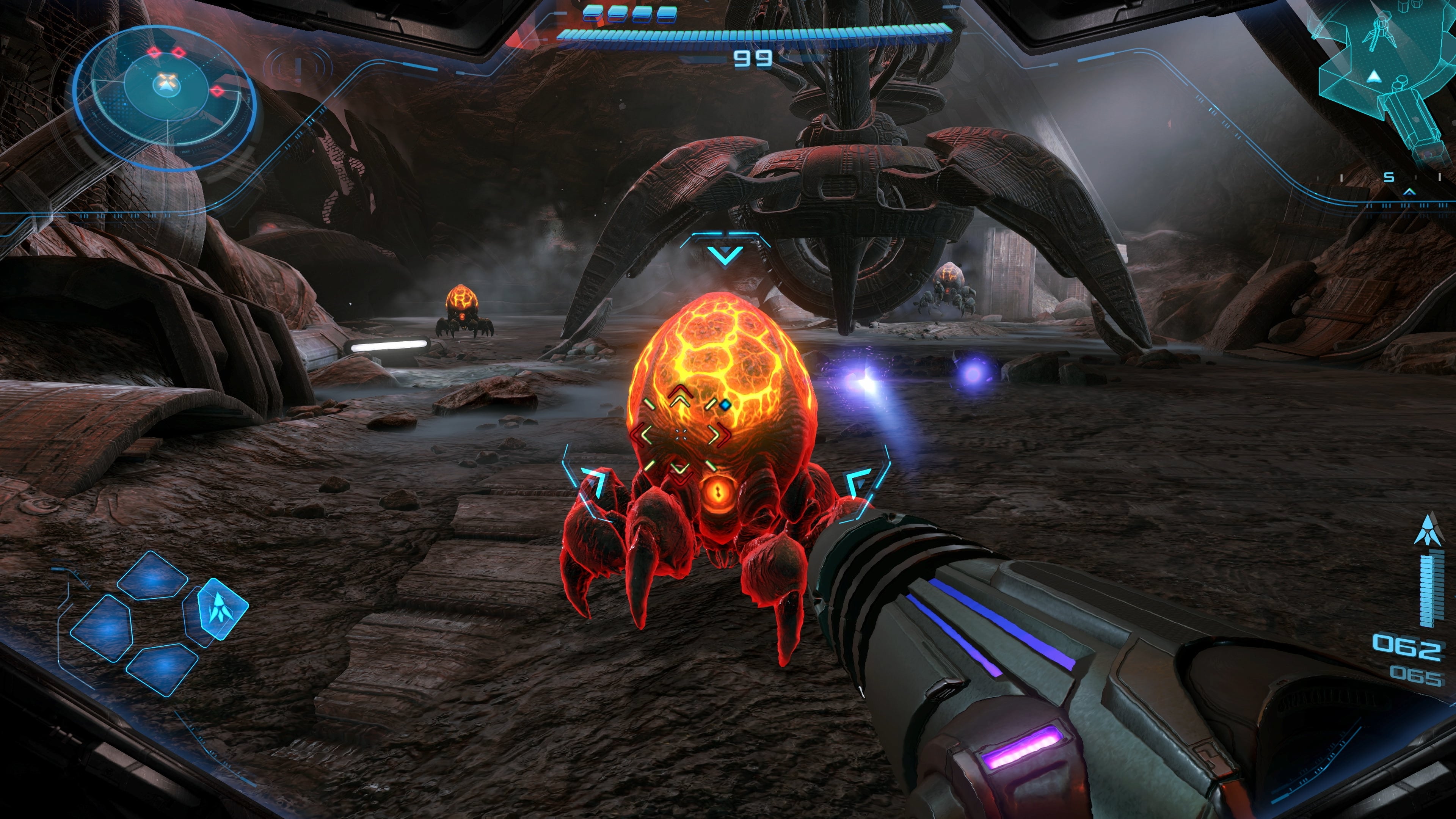
Task: Select the player position triangle on the minimap
Action: click(1374, 76)
